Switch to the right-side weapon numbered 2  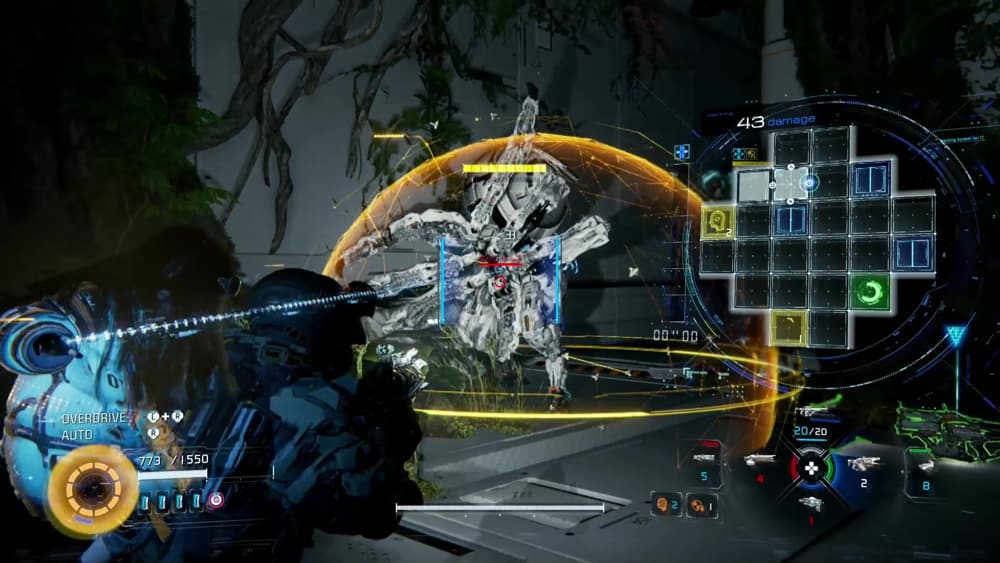point(862,466)
